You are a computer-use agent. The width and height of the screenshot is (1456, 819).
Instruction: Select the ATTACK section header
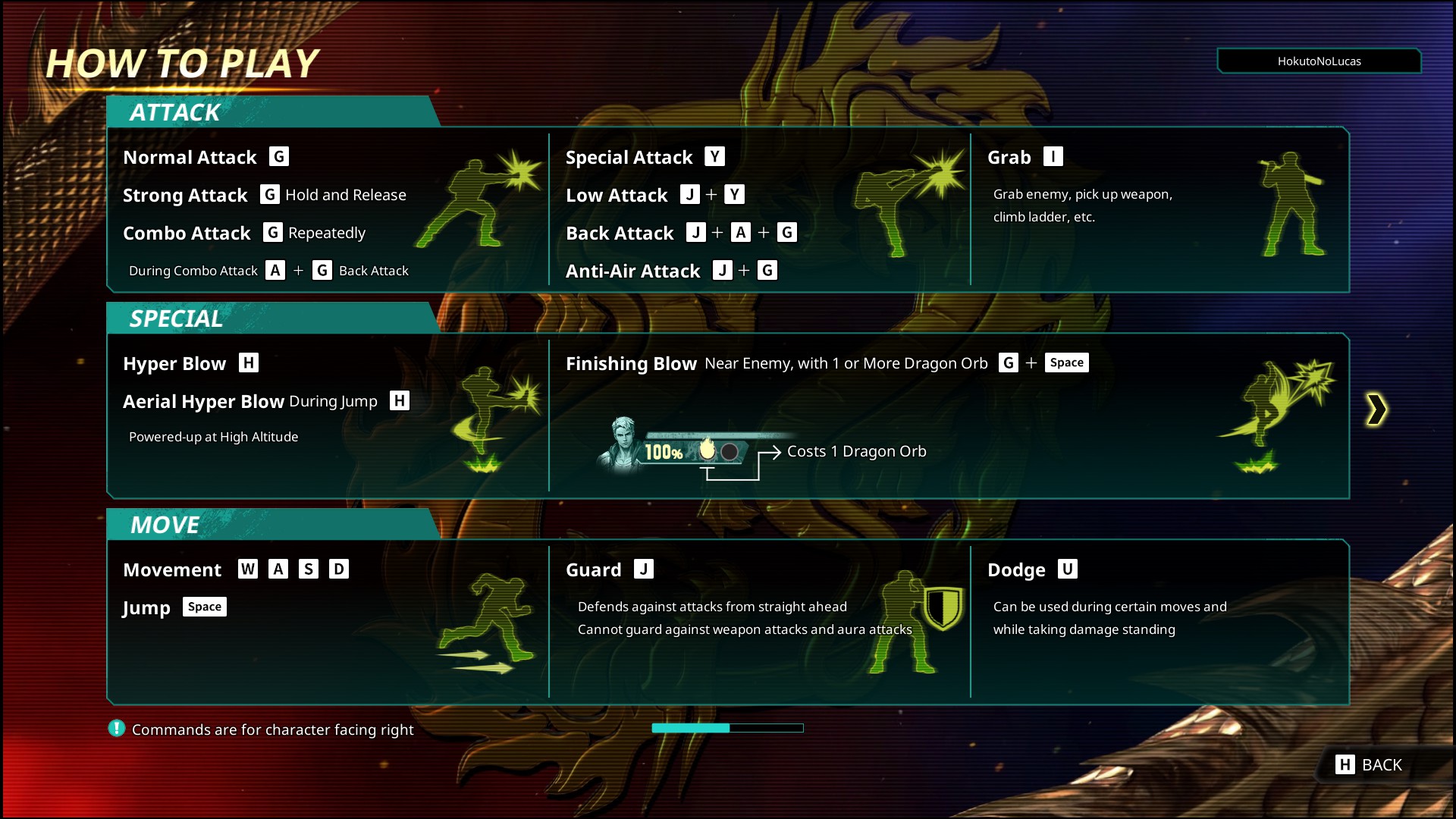[175, 112]
